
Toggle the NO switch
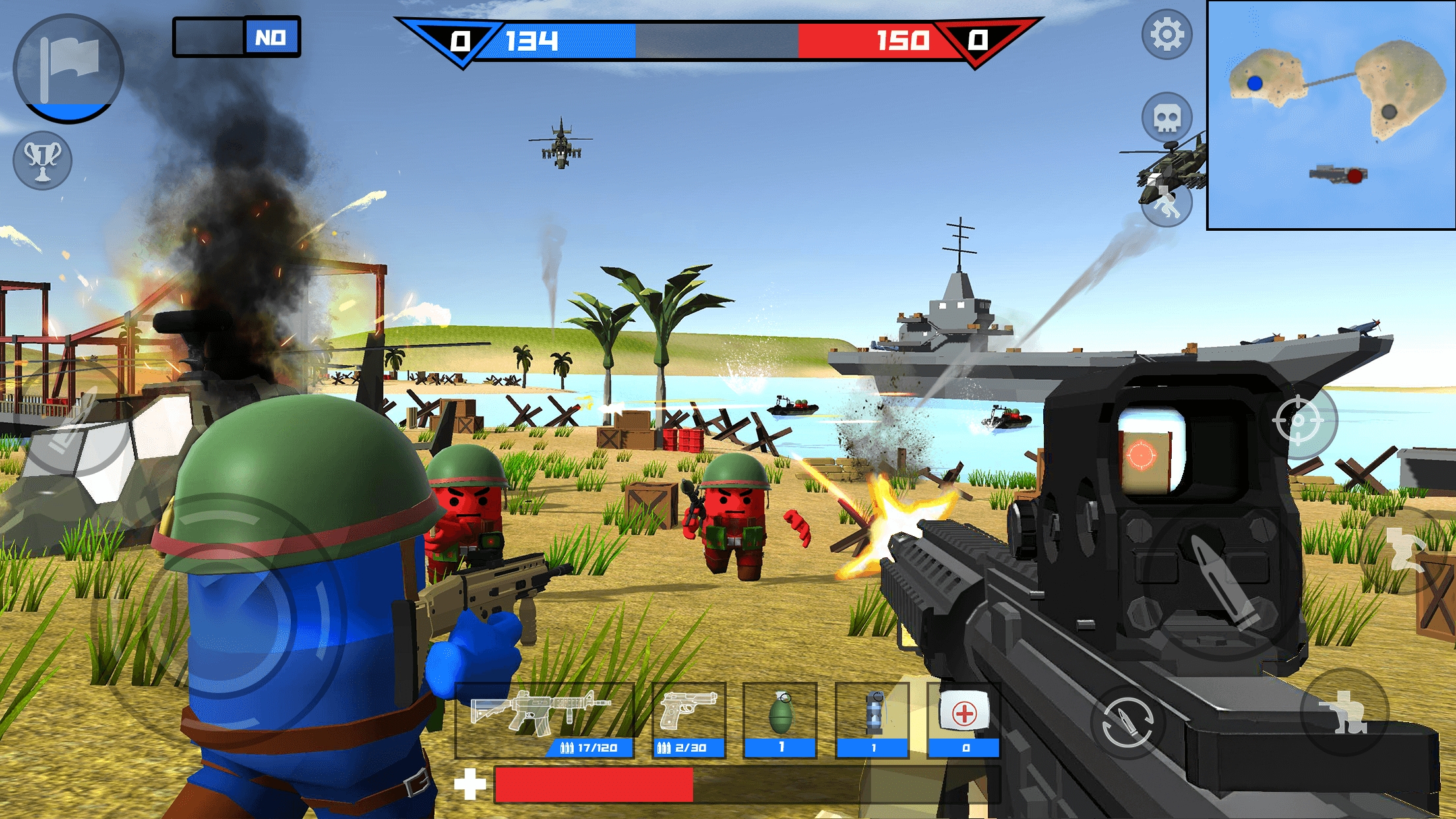[x=237, y=37]
